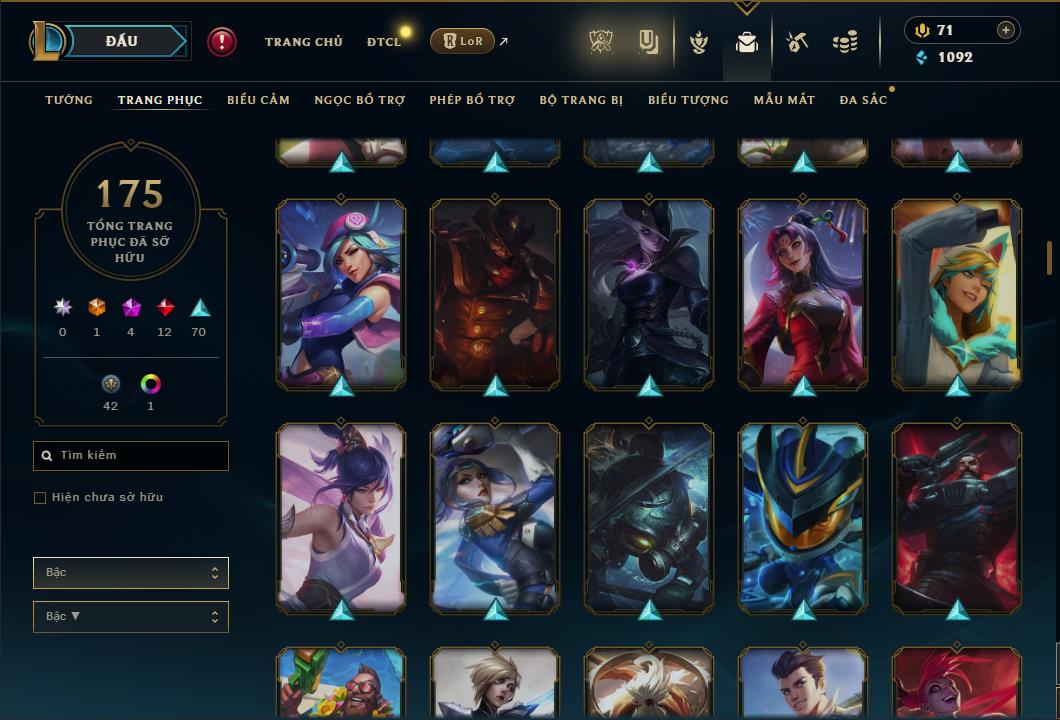1060x720 pixels.
Task: Open the ĐTCL game mode page
Action: click(384, 42)
